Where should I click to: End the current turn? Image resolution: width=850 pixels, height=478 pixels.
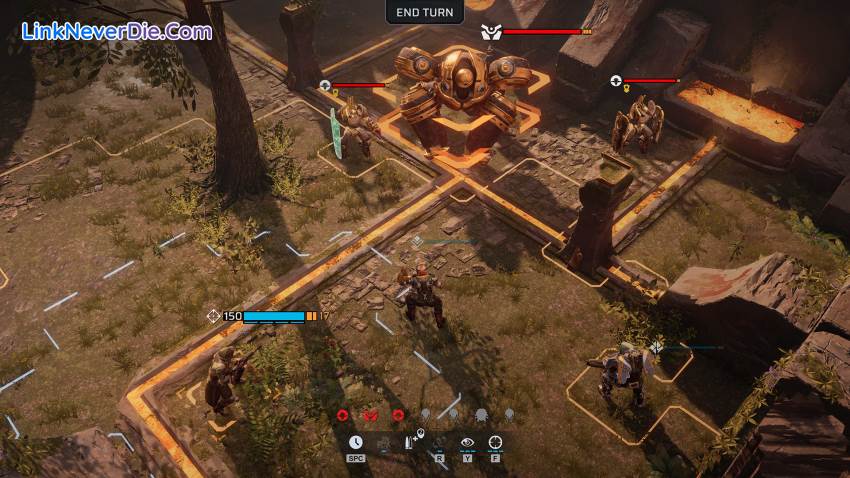425,13
